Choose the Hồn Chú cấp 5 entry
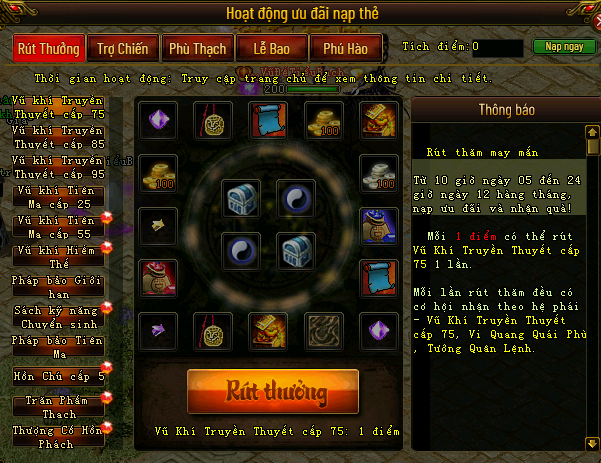The height and width of the screenshot is (463, 601). (x=60, y=377)
